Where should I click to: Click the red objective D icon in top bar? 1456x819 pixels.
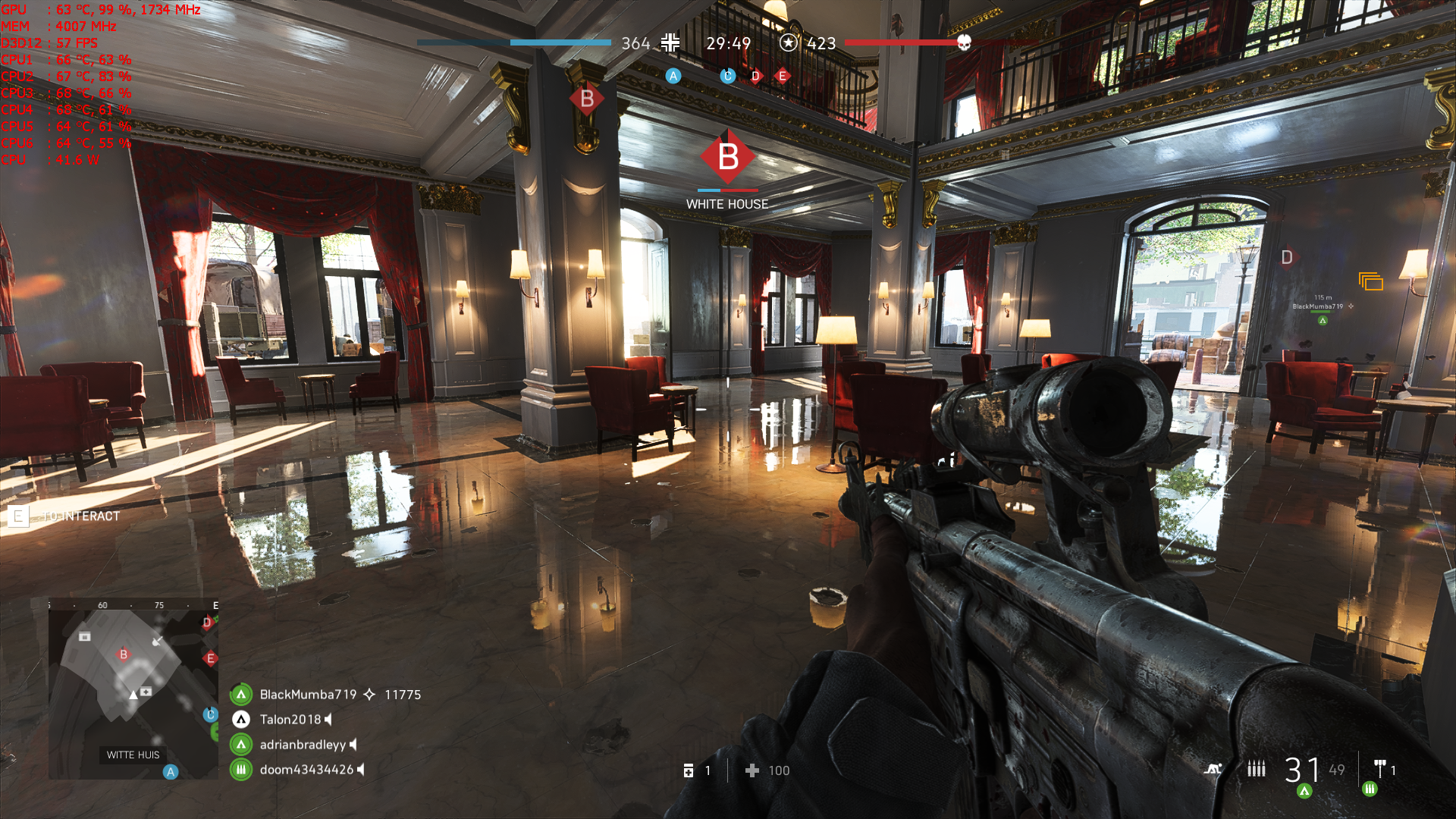tap(755, 76)
